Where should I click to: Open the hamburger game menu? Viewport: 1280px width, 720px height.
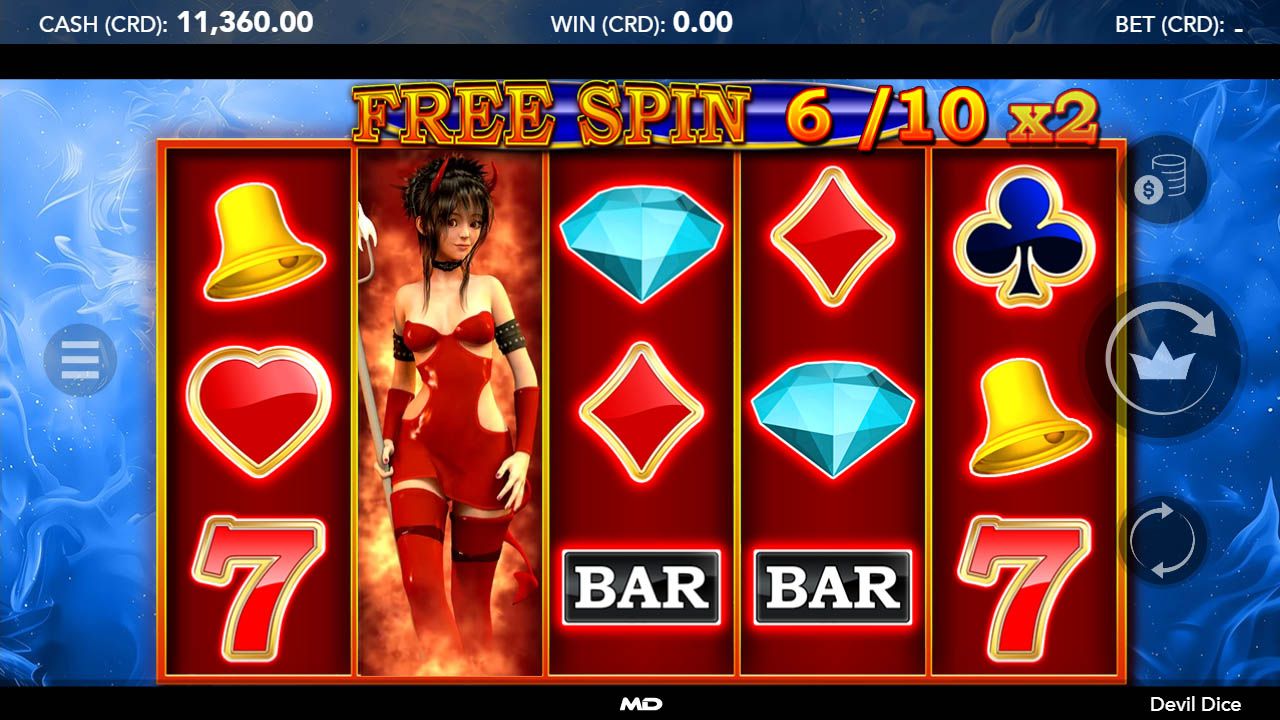coord(79,360)
